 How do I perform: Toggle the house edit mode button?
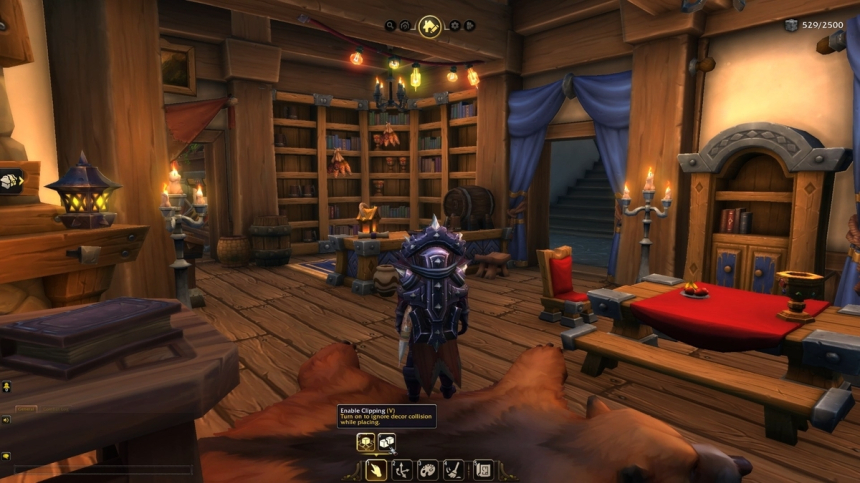[430, 26]
